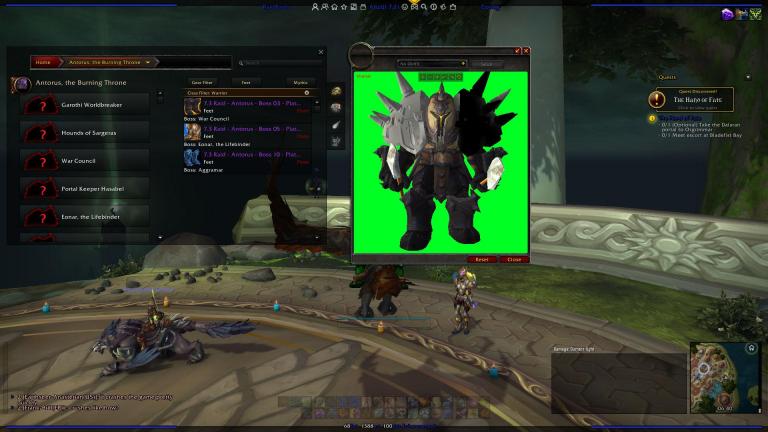Reset the dressing room model
The width and height of the screenshot is (768, 432).
(x=481, y=259)
